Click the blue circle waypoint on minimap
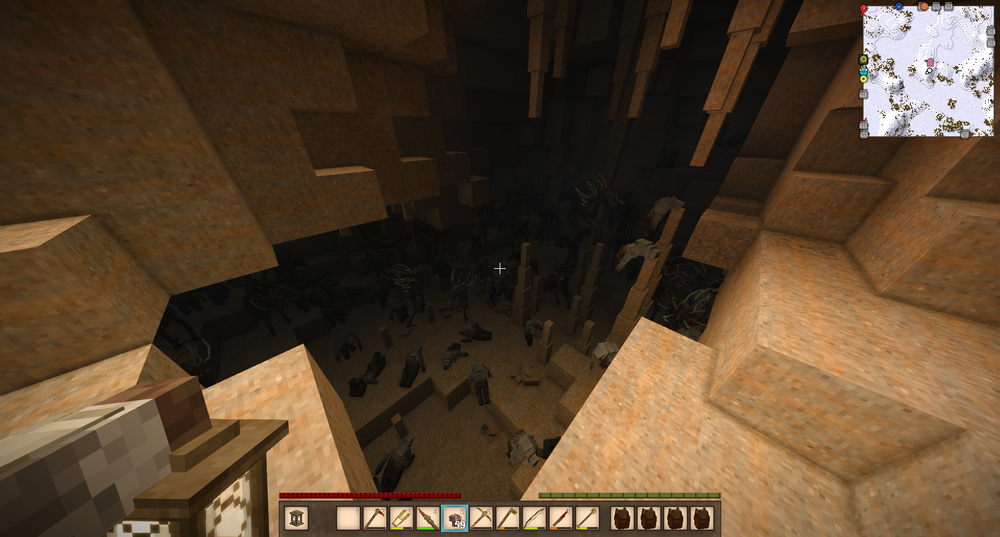This screenshot has height=537, width=1000. tap(898, 6)
